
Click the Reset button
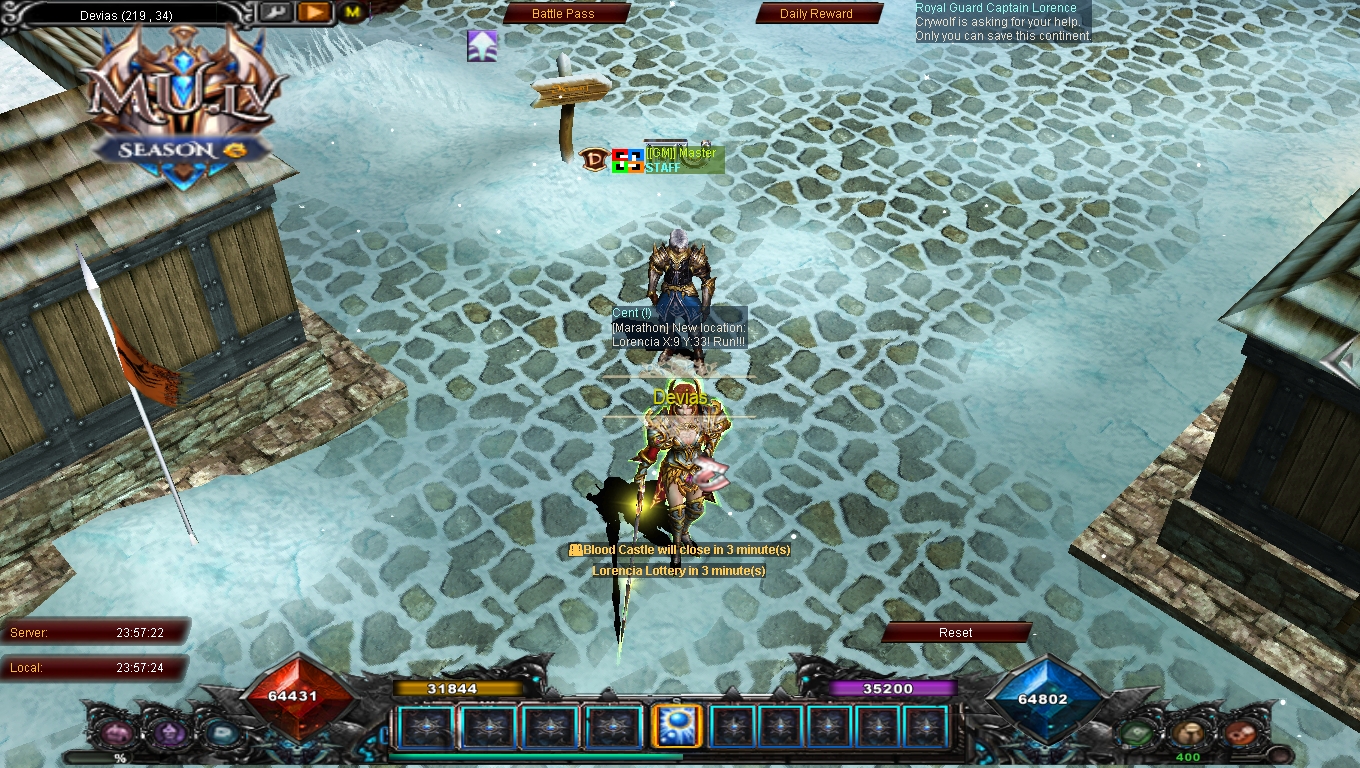(x=955, y=633)
